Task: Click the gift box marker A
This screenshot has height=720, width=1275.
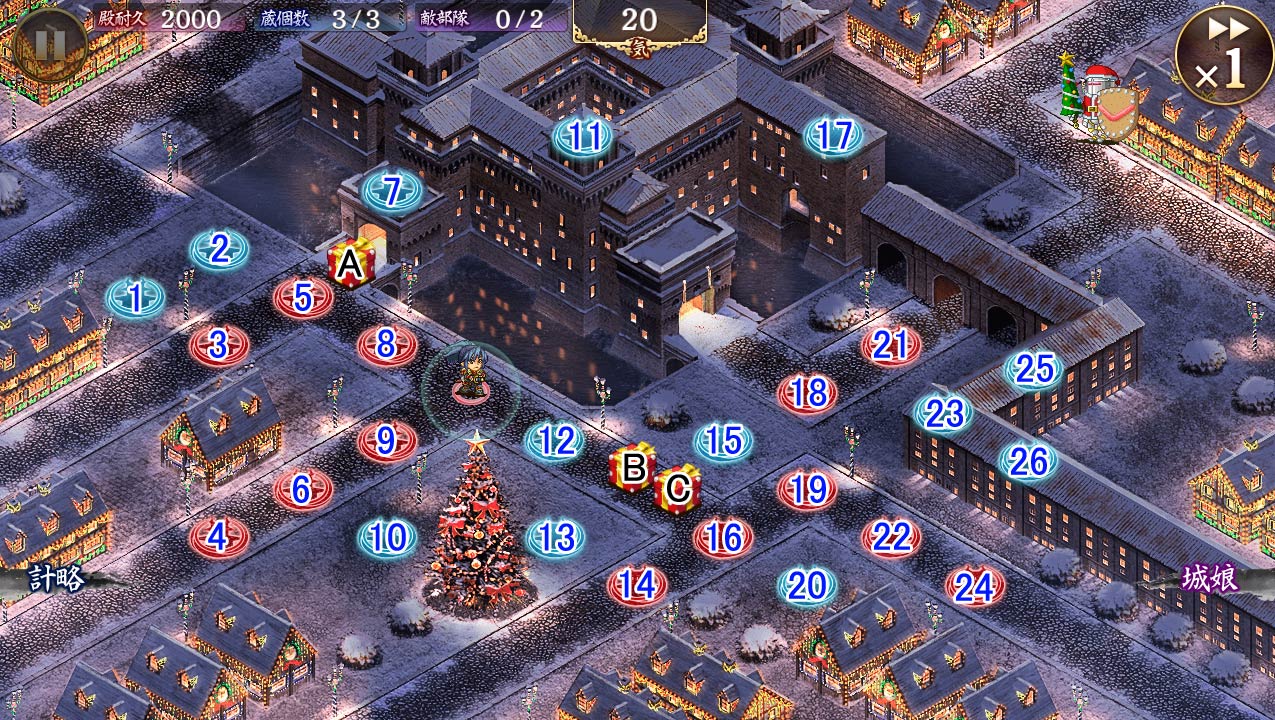Action: pos(350,264)
